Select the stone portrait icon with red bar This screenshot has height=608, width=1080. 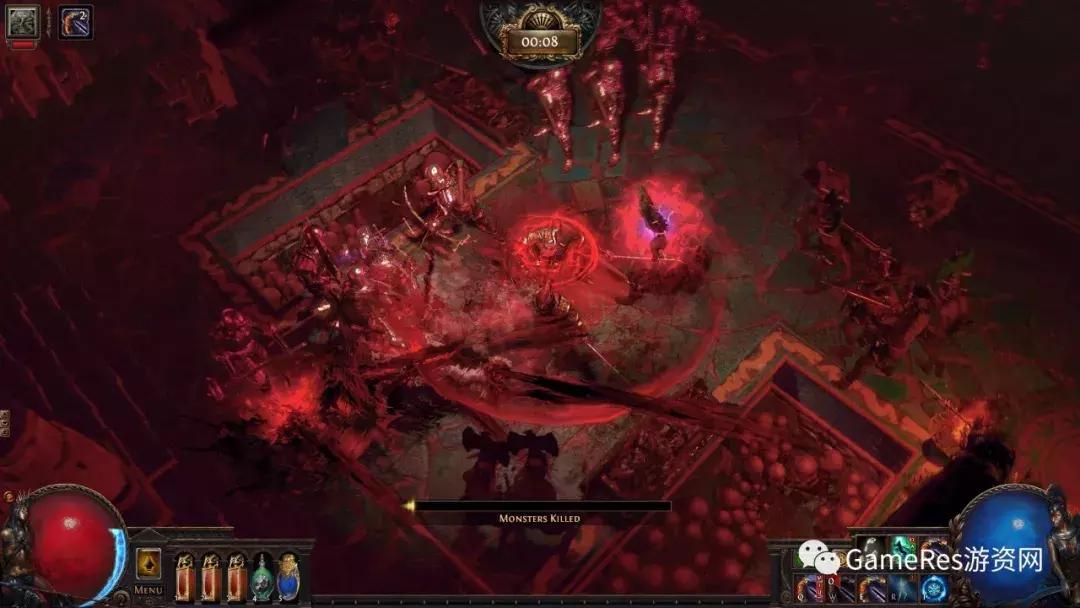click(22, 22)
